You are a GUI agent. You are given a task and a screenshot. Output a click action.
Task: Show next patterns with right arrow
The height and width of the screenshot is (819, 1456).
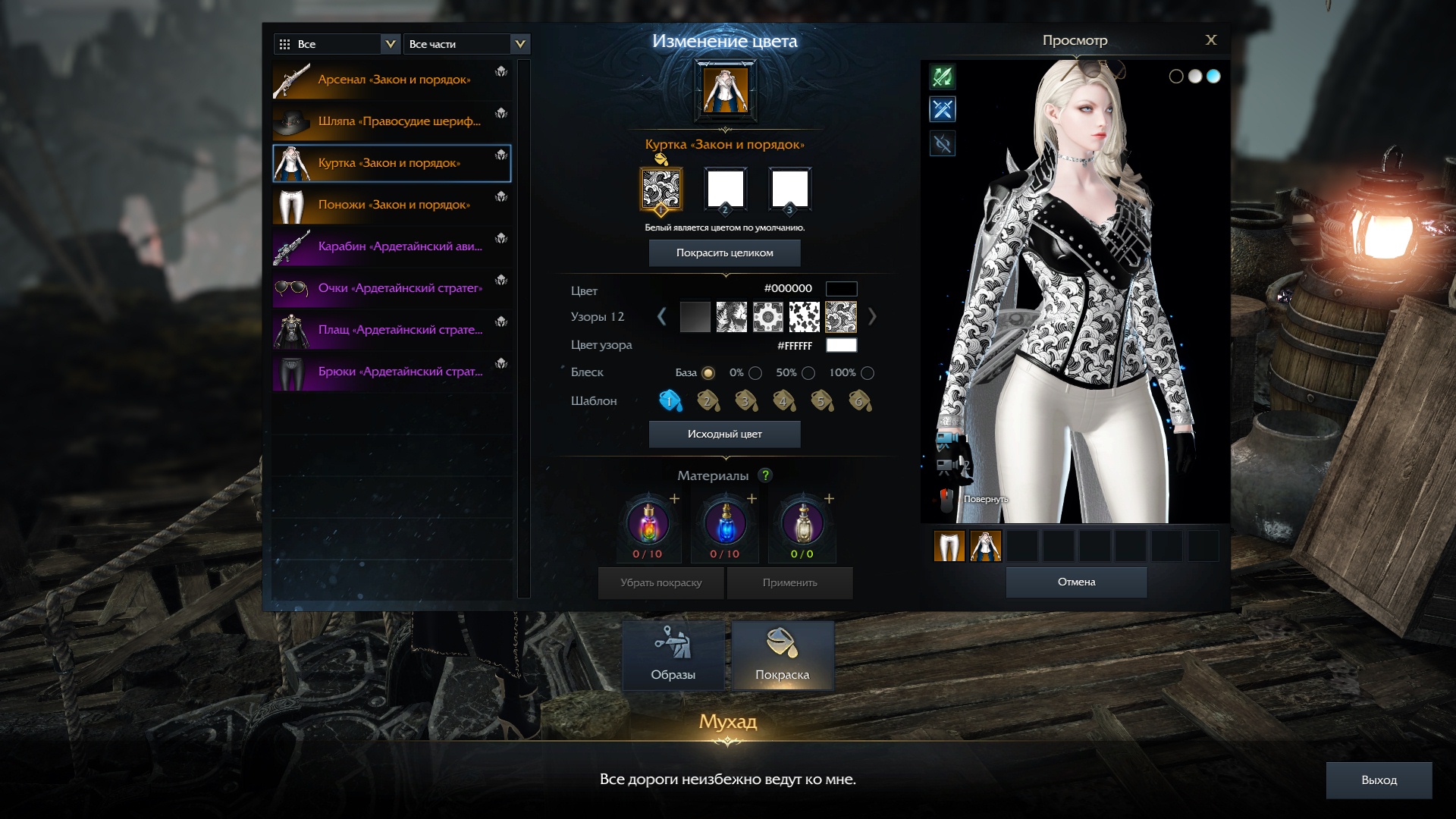(x=872, y=317)
